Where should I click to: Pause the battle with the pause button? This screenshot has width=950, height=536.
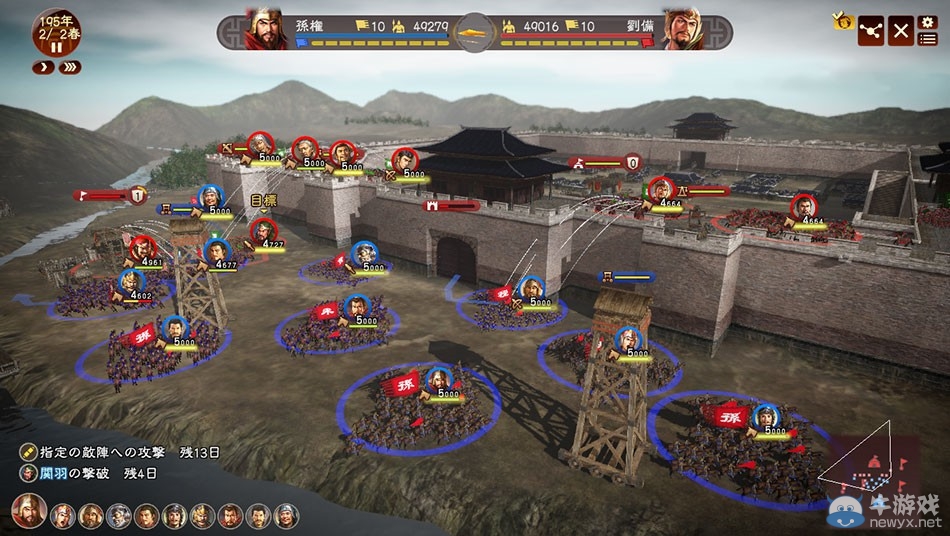[57, 47]
